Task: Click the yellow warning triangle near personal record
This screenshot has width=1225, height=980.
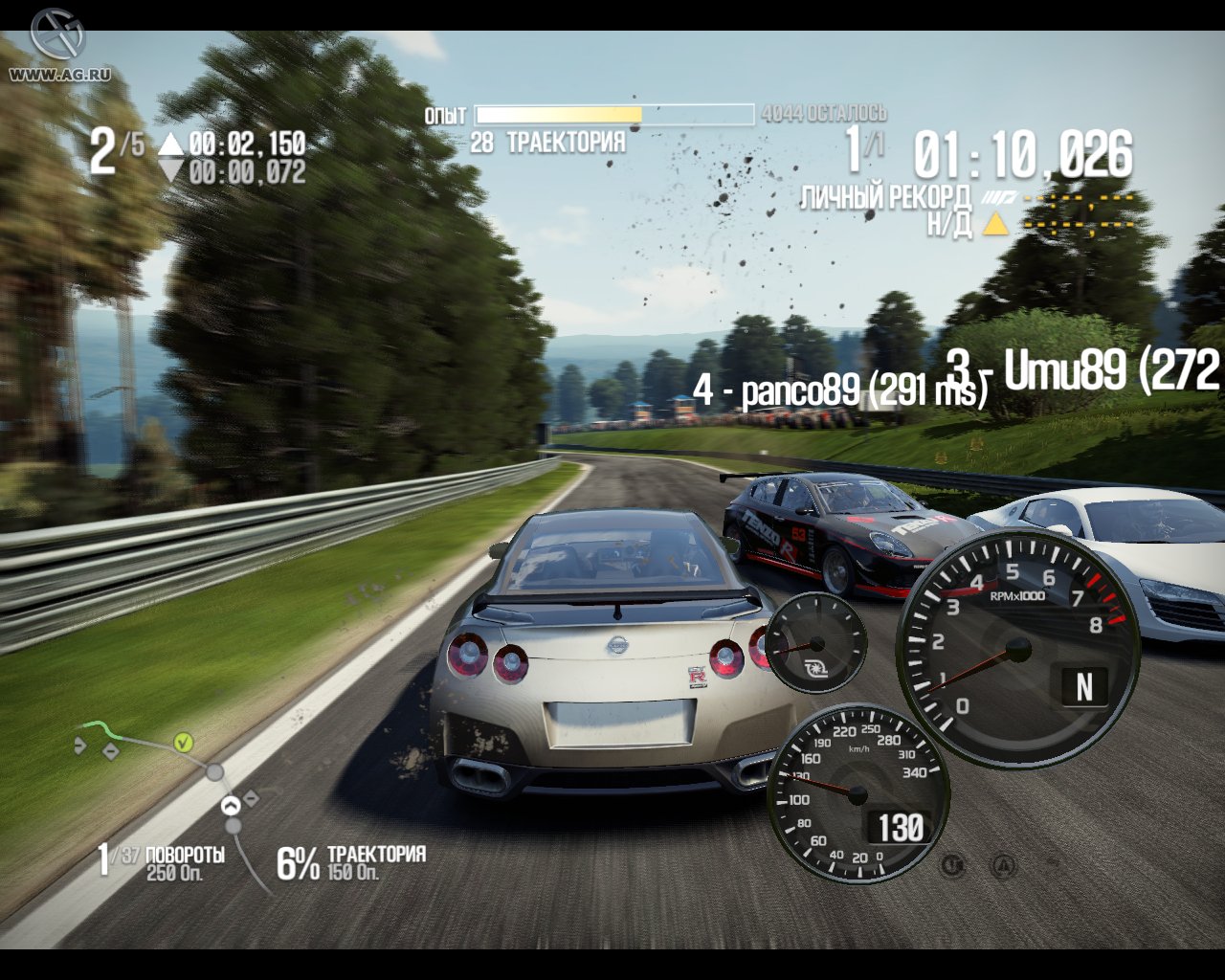Action: click(996, 222)
